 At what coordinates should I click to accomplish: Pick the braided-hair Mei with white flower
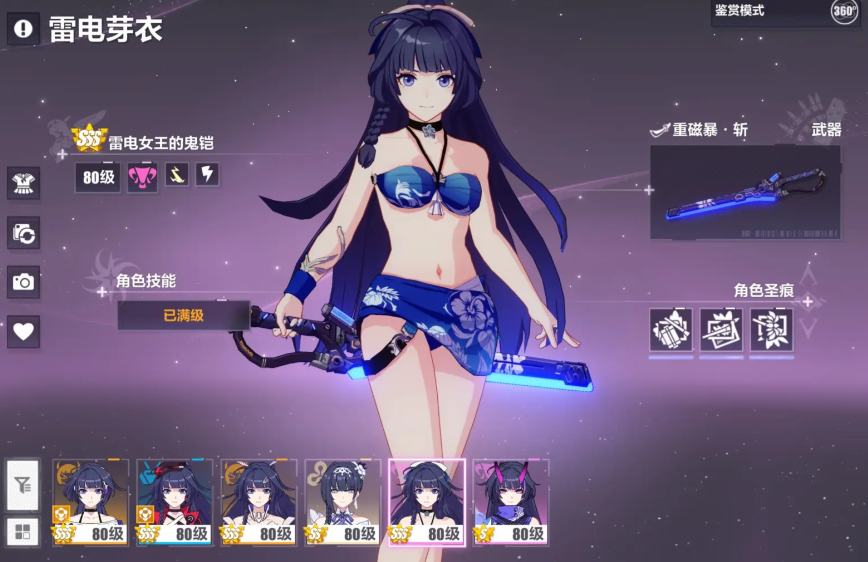coord(343,502)
